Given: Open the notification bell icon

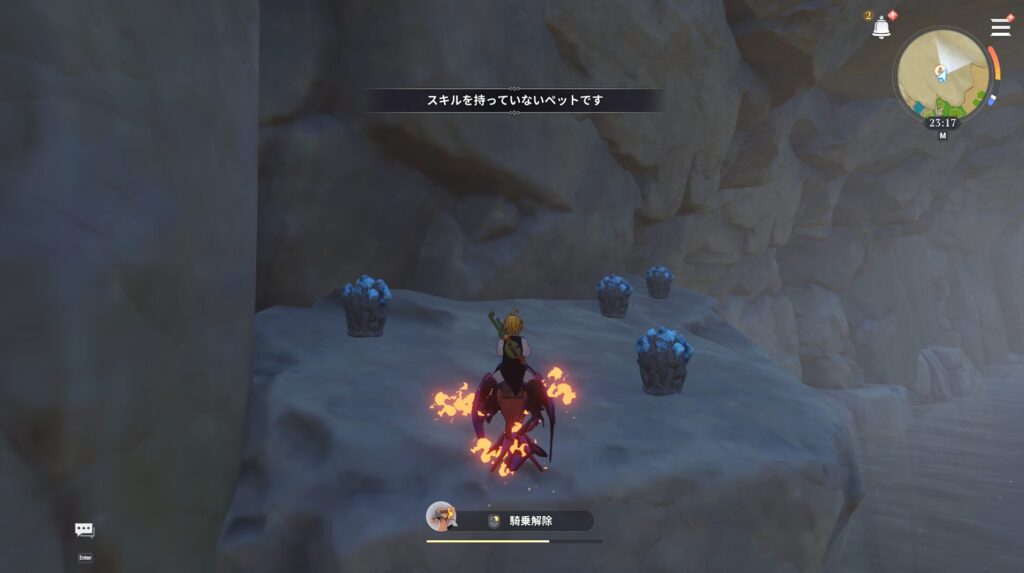Looking at the screenshot, I should tap(881, 28).
